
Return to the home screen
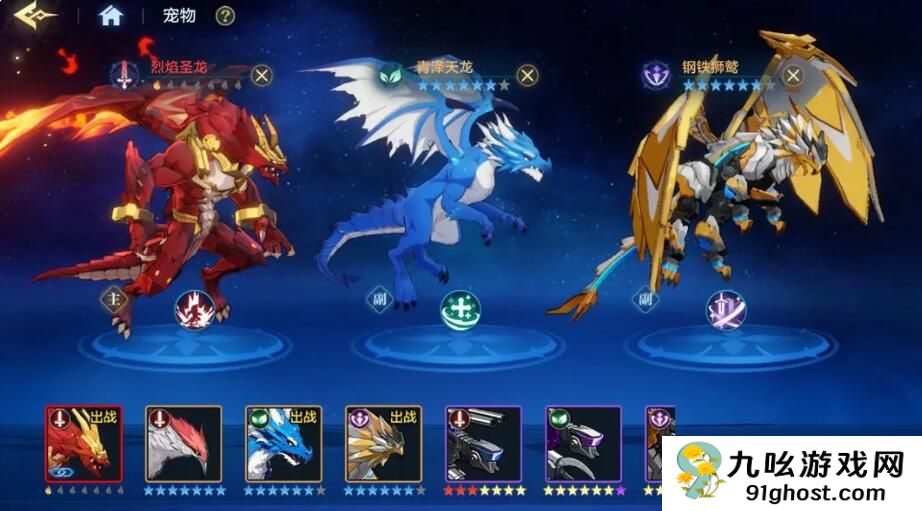tap(111, 15)
